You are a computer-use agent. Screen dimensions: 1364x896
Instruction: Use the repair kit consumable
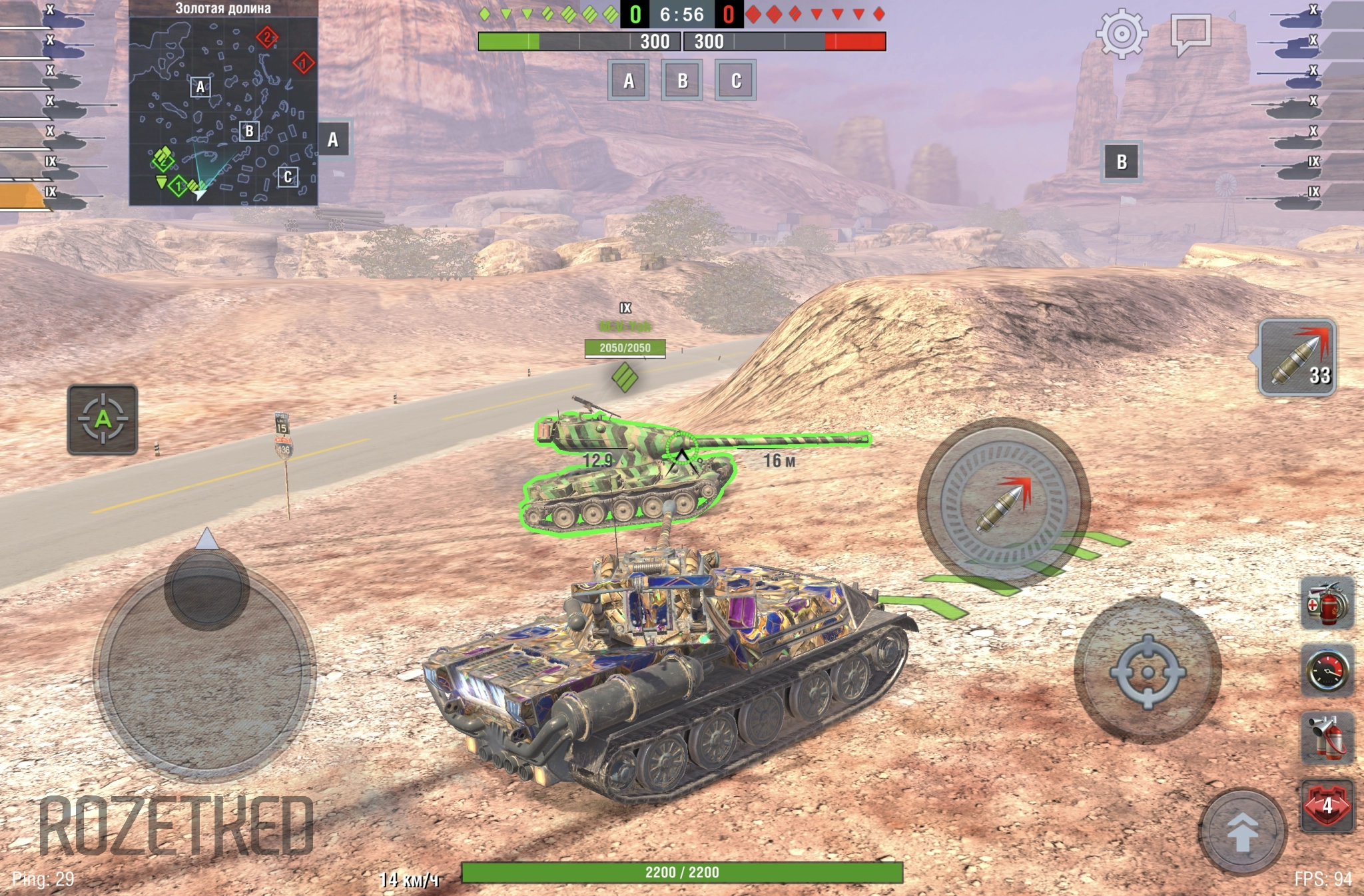[1327, 603]
